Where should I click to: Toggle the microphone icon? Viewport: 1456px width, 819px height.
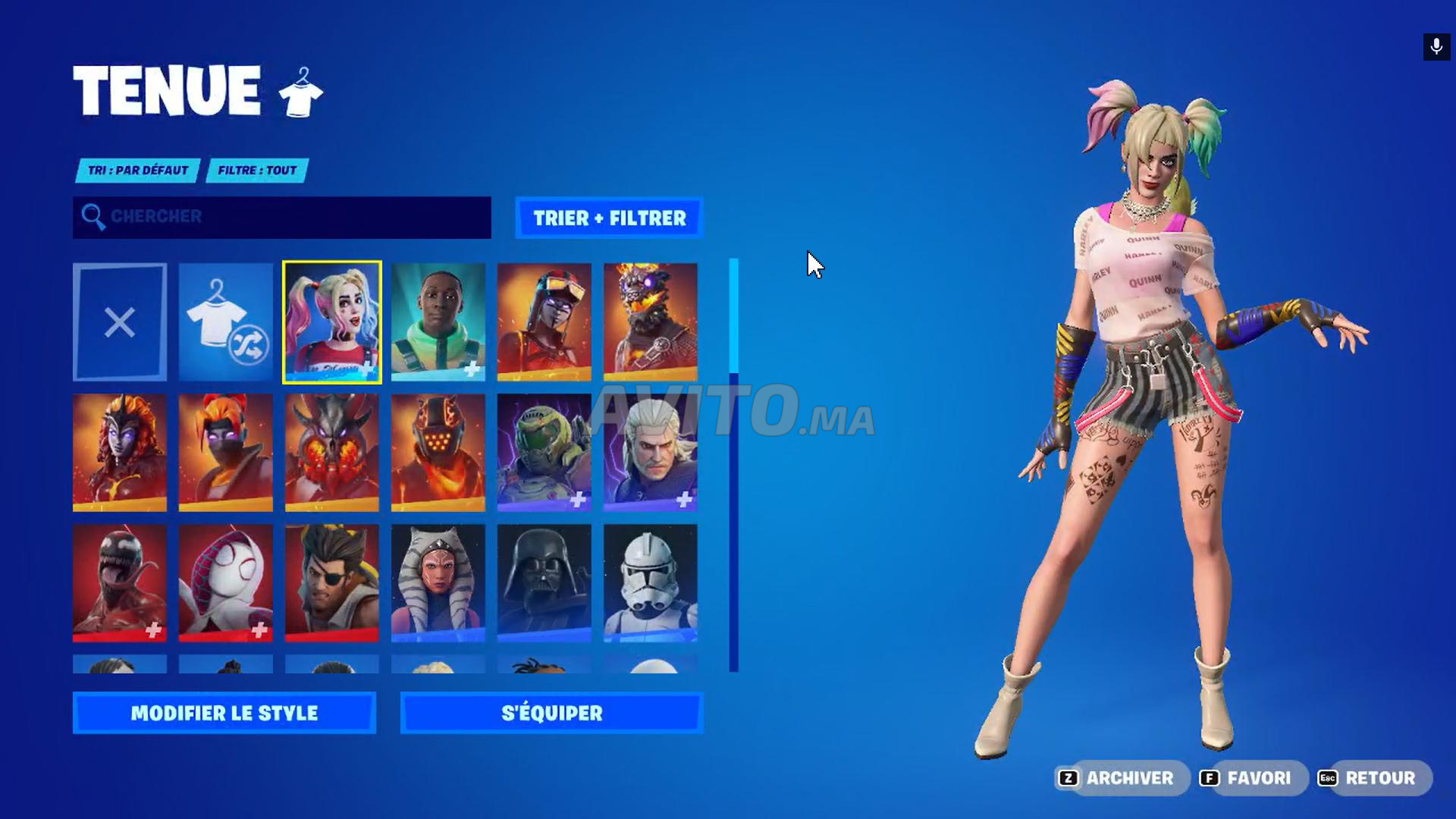pos(1436,47)
